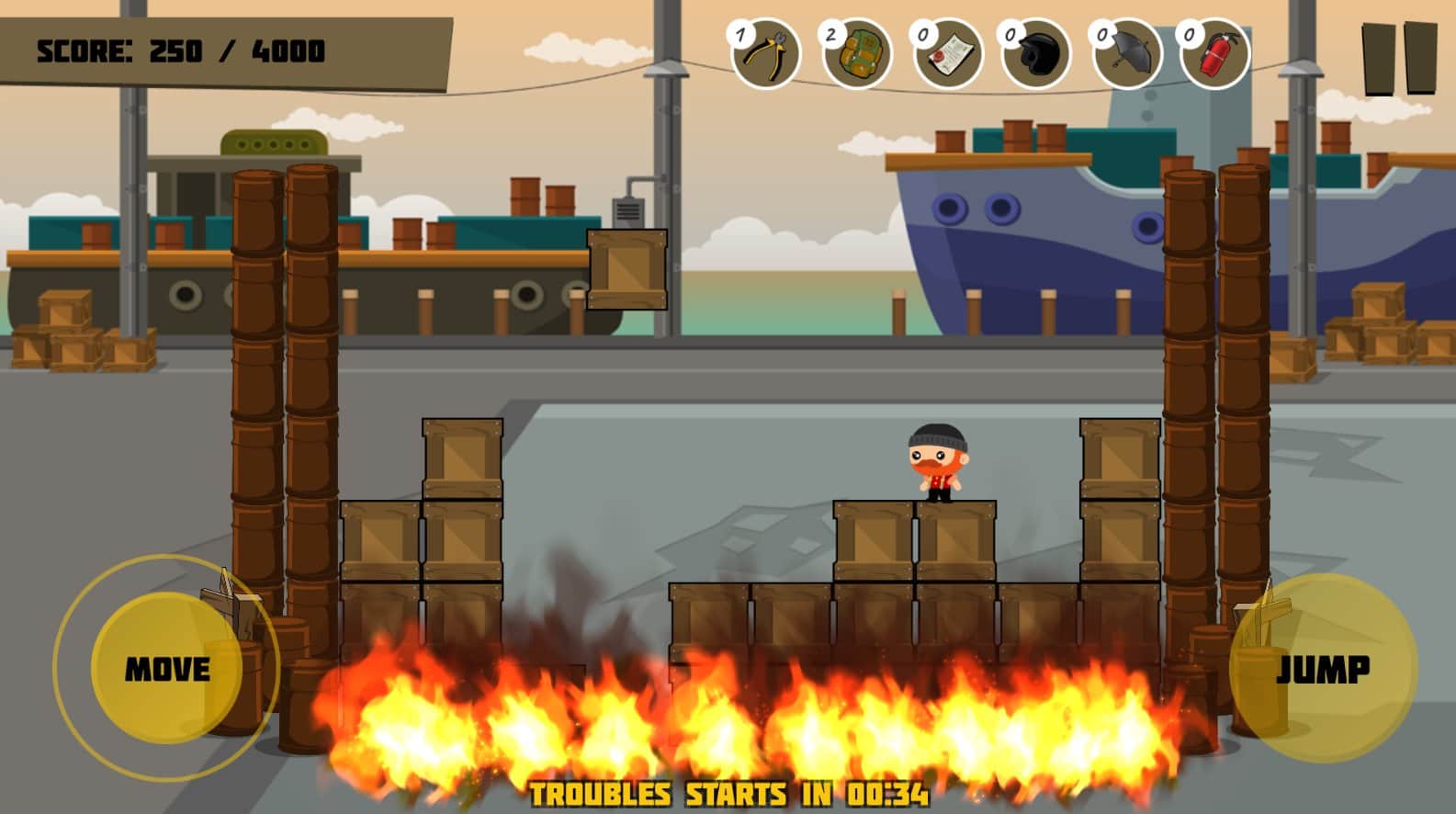This screenshot has height=814, width=1456.
Task: Use the pliers item icon
Action: point(766,55)
